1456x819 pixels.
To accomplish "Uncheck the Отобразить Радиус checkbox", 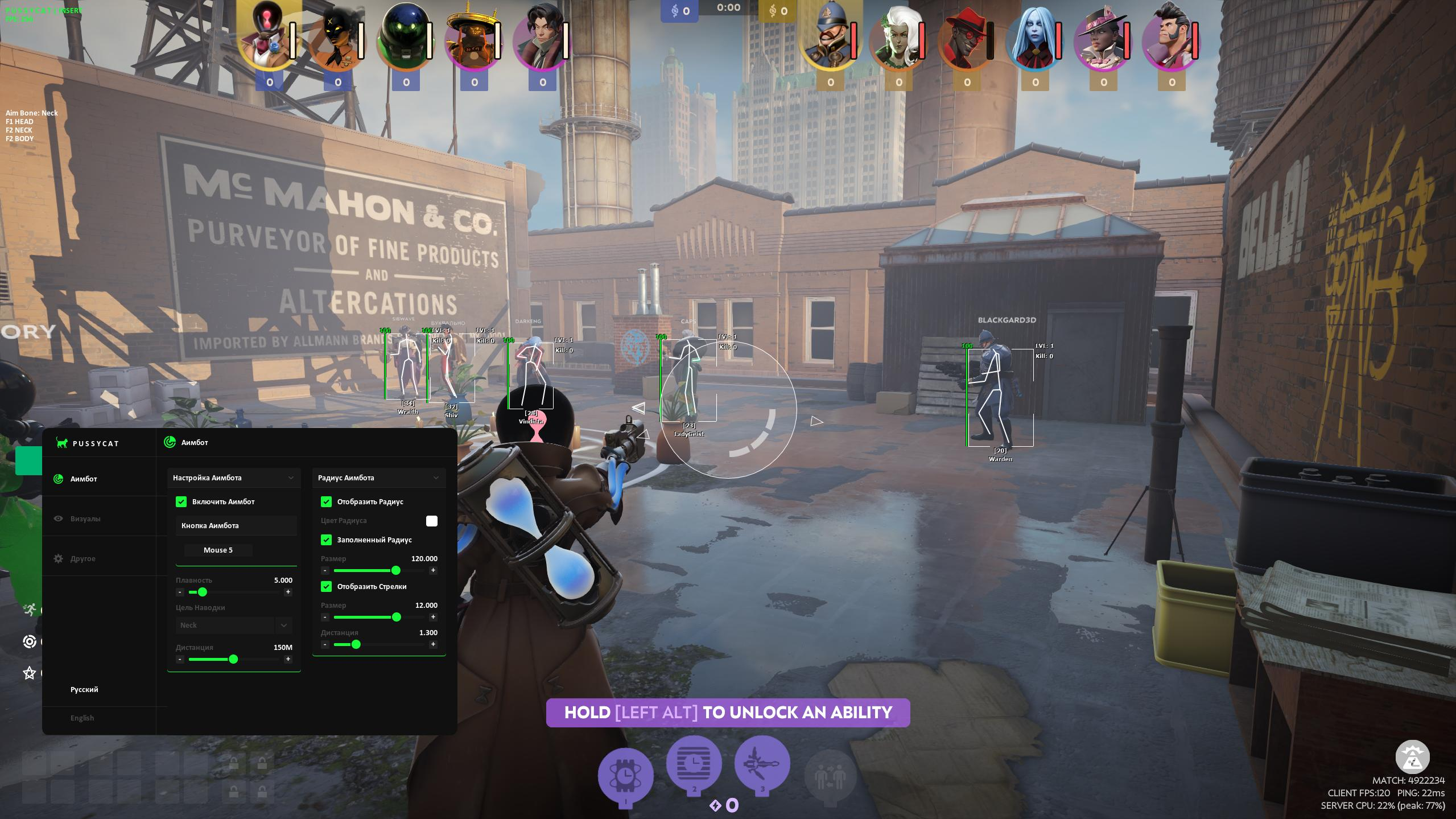I will click(326, 501).
